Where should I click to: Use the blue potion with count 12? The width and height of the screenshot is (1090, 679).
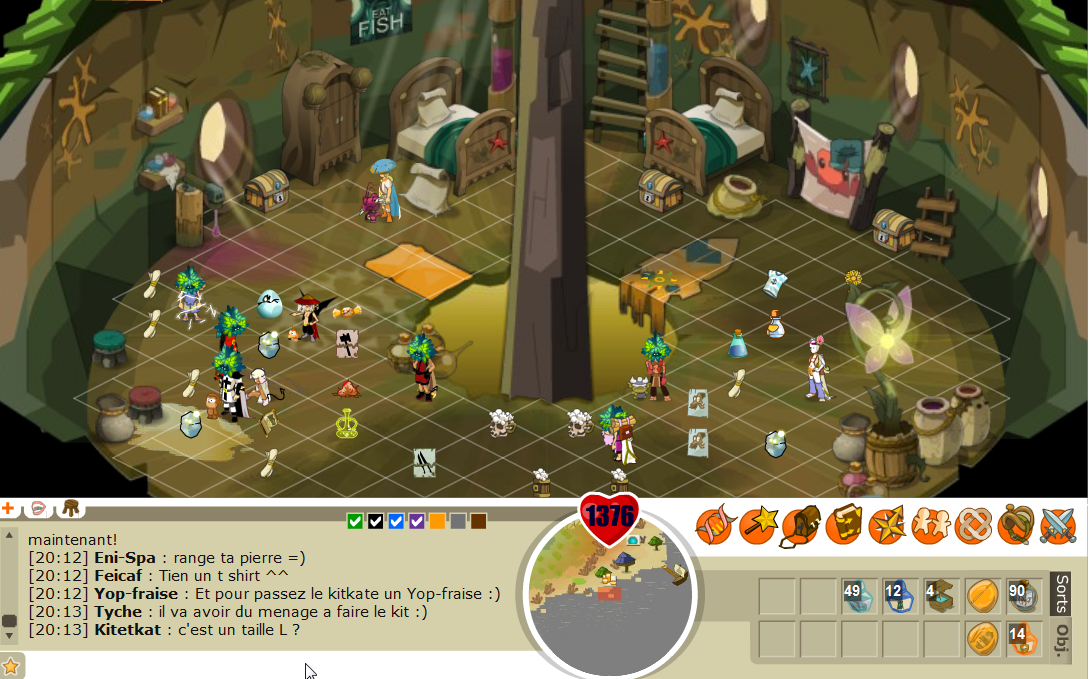[899, 596]
